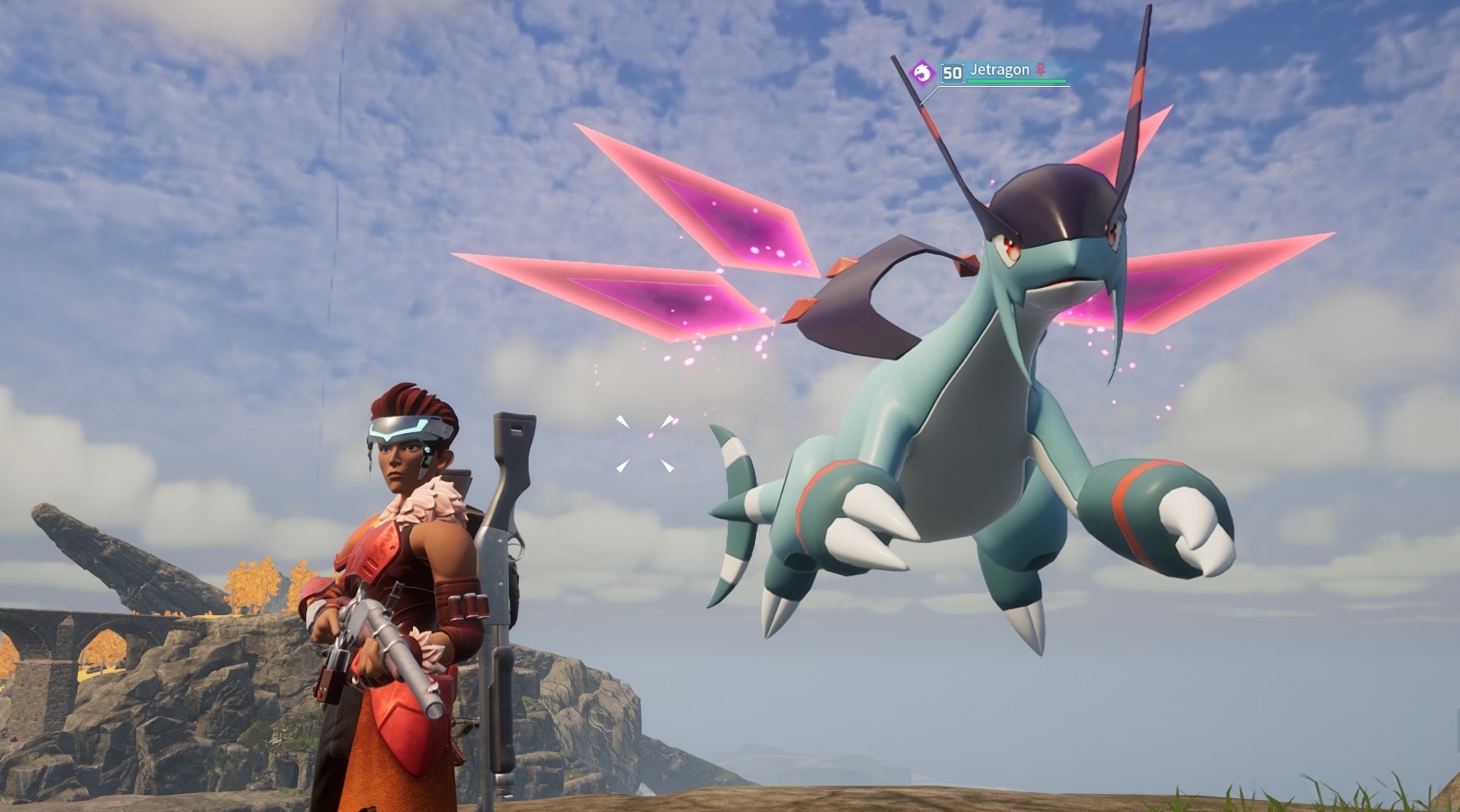The image size is (1460, 812).
Task: Click the female gender symbol beside Jetragon's name
Action: (1041, 70)
